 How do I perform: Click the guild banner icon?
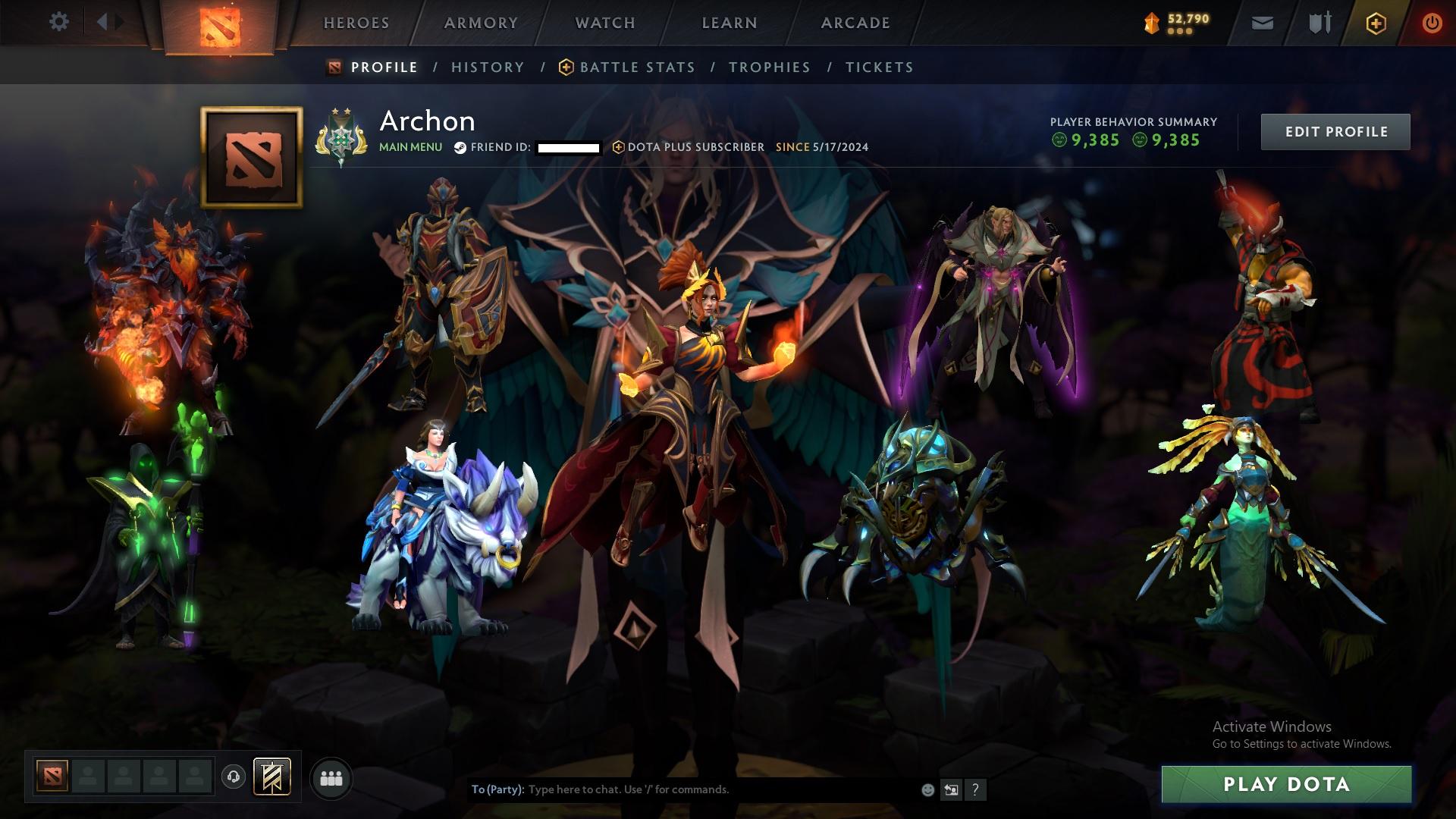click(271, 777)
